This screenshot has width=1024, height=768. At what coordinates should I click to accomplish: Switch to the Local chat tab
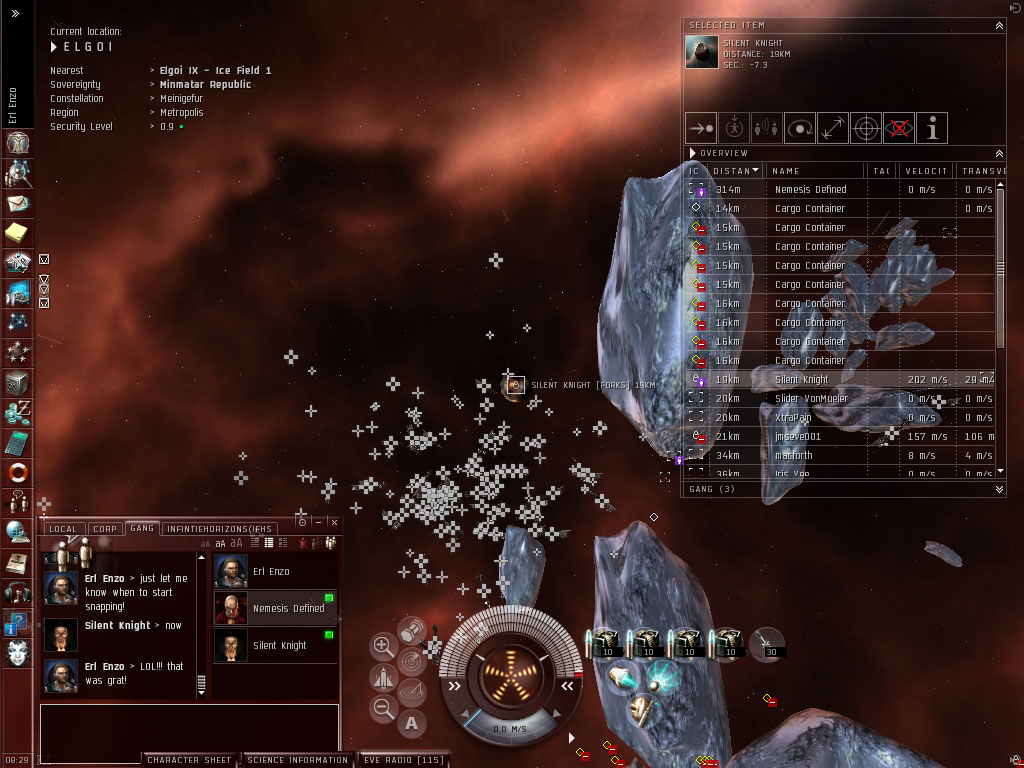(x=62, y=528)
